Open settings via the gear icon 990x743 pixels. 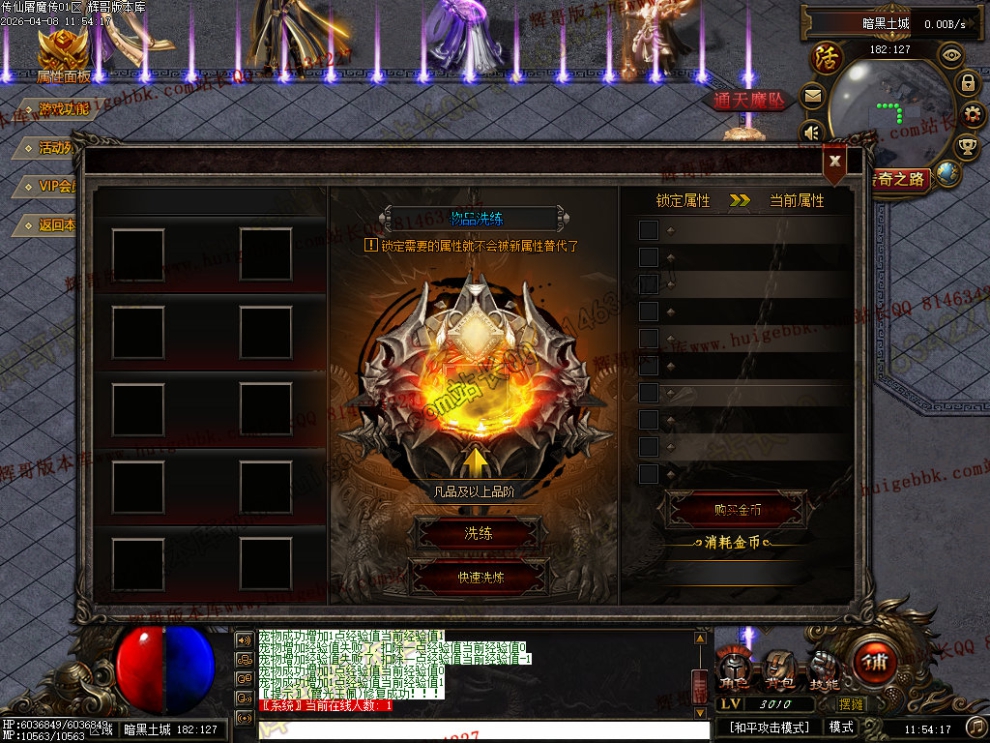pos(972,115)
